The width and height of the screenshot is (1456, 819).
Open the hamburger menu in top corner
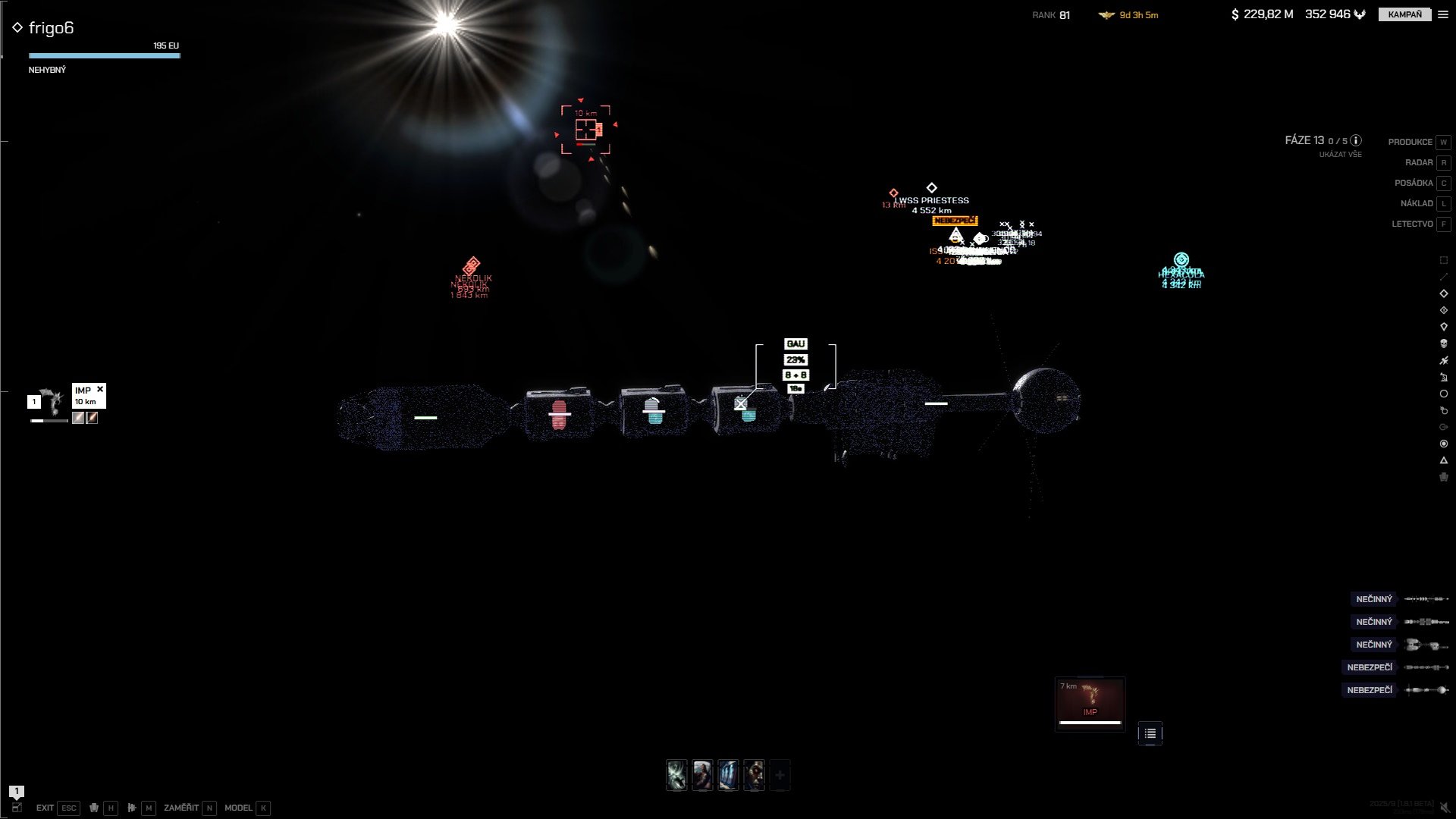1443,14
